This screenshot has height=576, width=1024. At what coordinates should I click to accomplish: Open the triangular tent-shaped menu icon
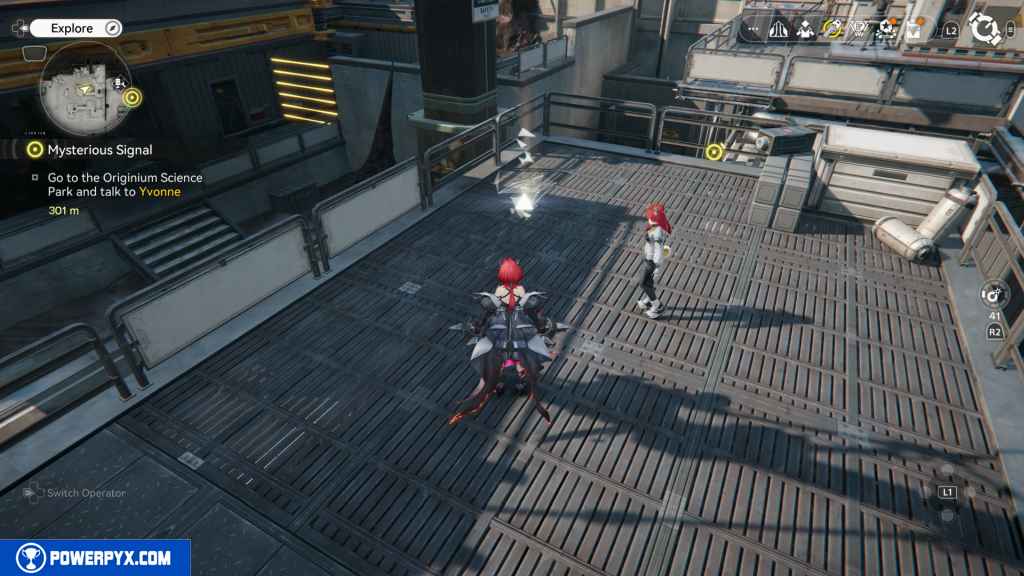coord(779,30)
